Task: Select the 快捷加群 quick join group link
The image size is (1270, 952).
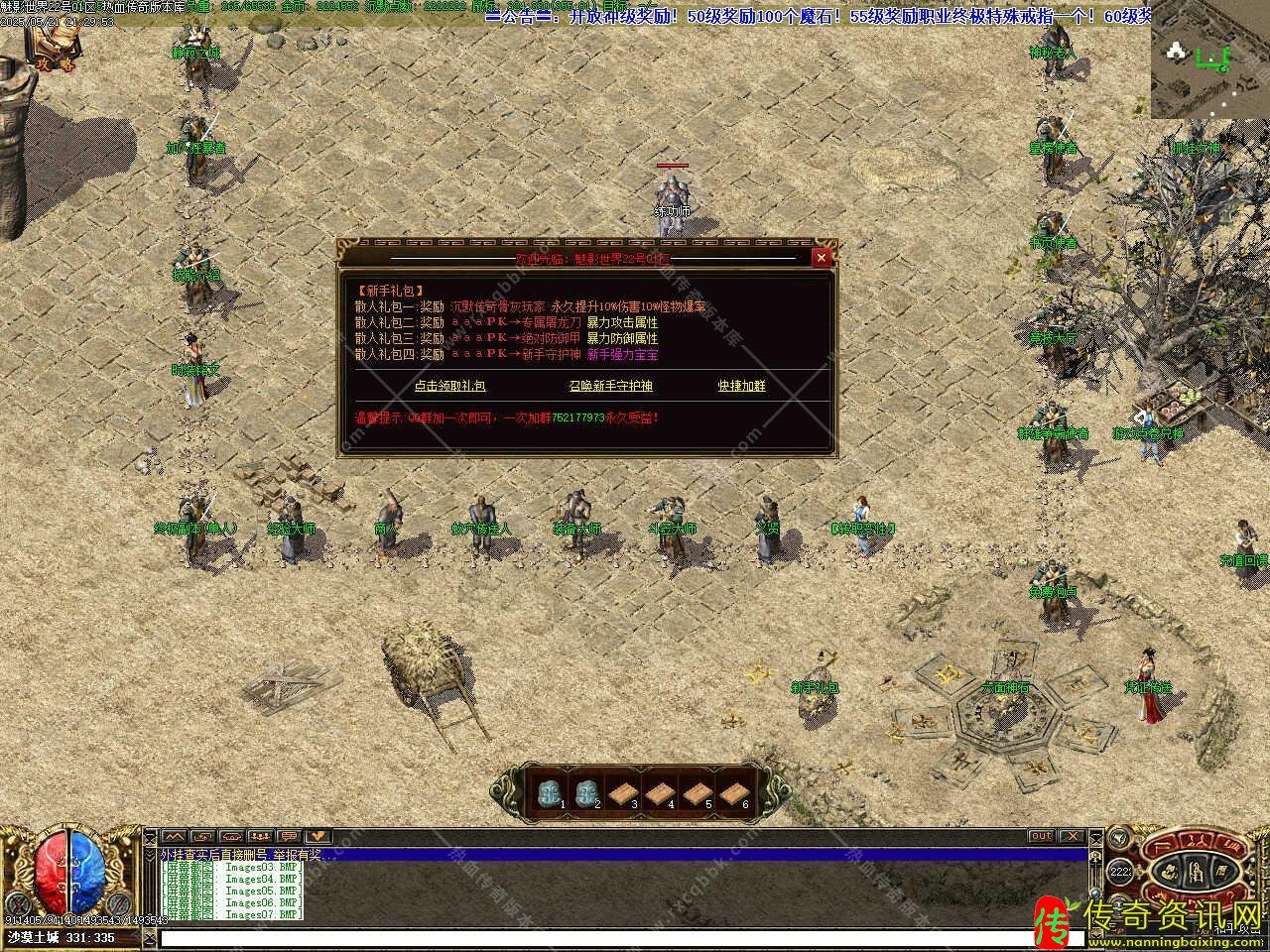Action: tap(742, 386)
